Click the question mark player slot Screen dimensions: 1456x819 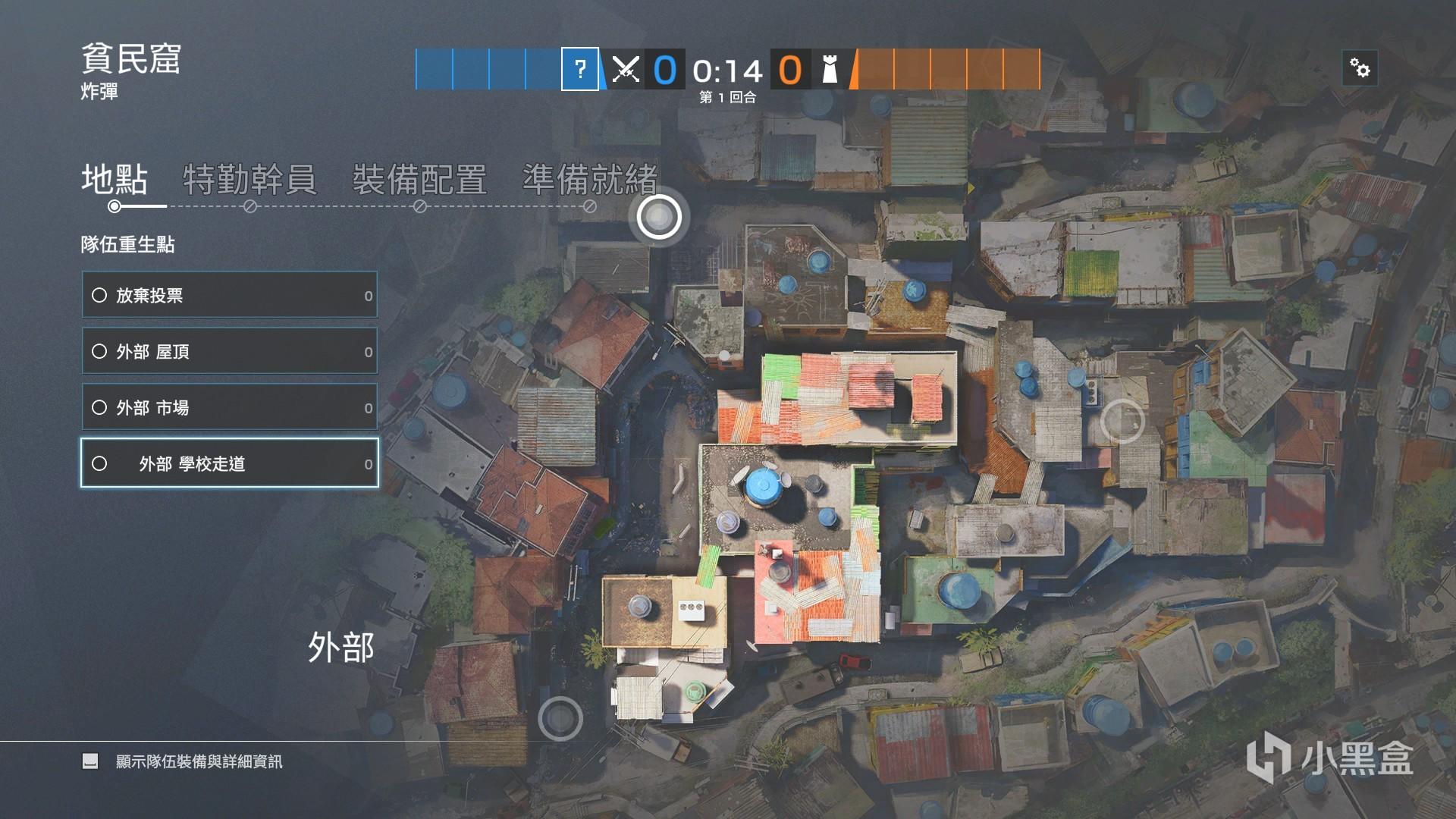(x=580, y=70)
